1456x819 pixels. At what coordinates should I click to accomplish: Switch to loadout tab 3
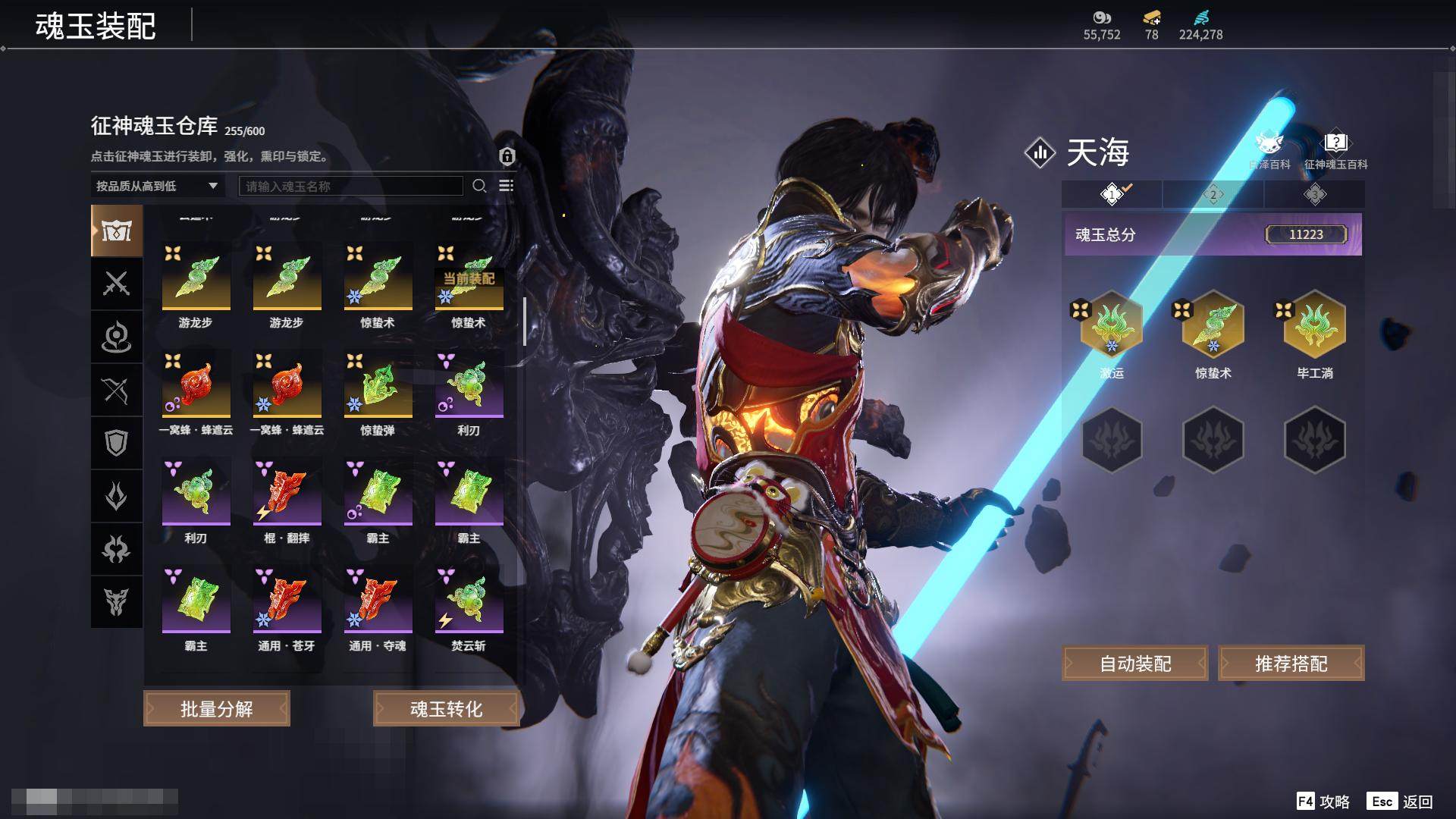click(x=1314, y=195)
